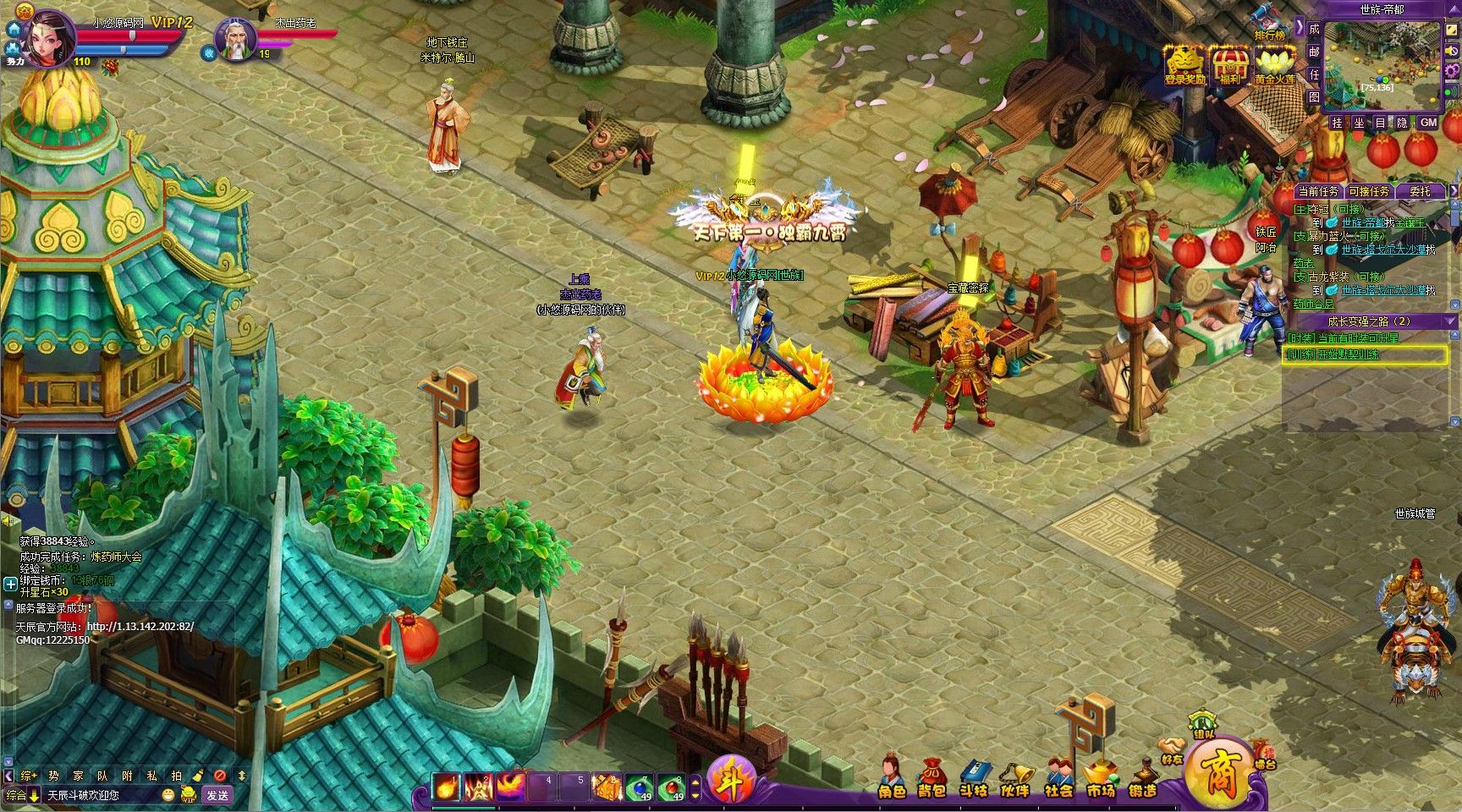Claim the 登录奖励 login reward

pos(1184,64)
